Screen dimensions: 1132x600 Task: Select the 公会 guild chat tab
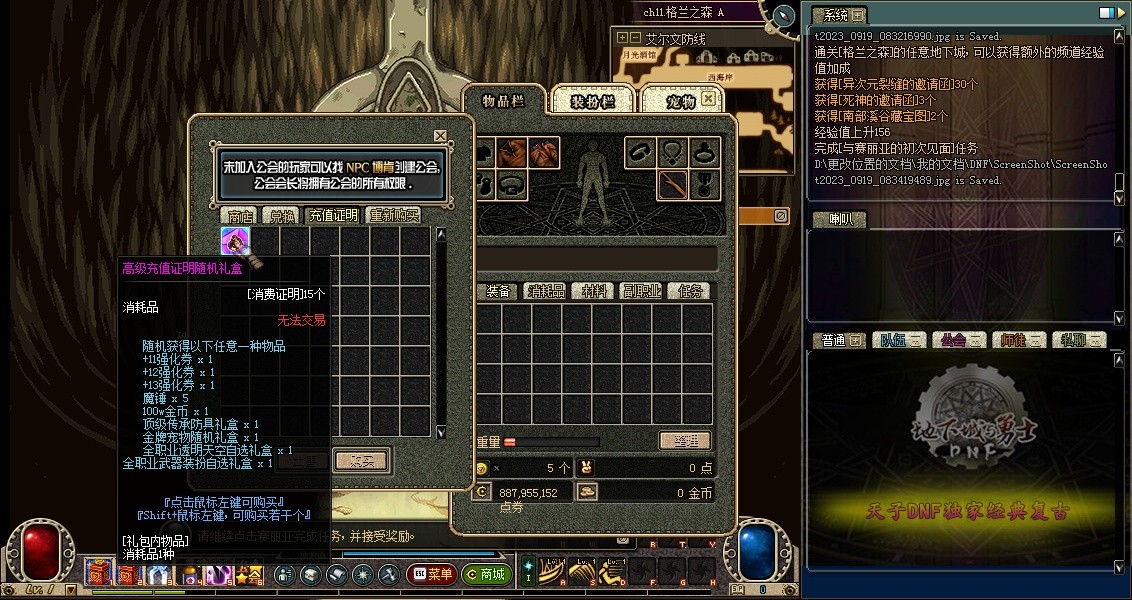pyautogui.click(x=955, y=340)
